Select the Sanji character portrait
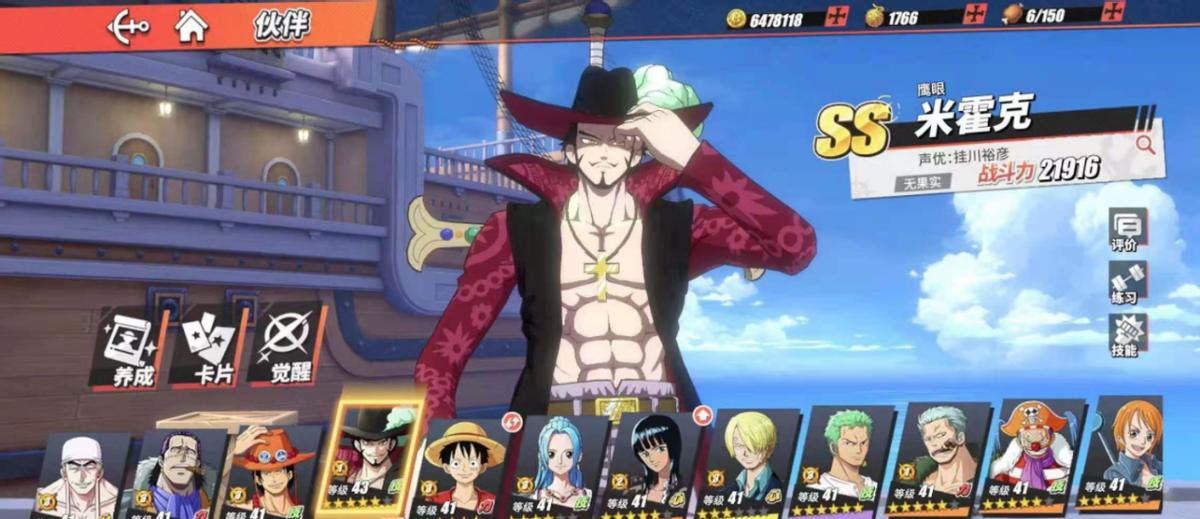The height and width of the screenshot is (519, 1200). pos(750,458)
